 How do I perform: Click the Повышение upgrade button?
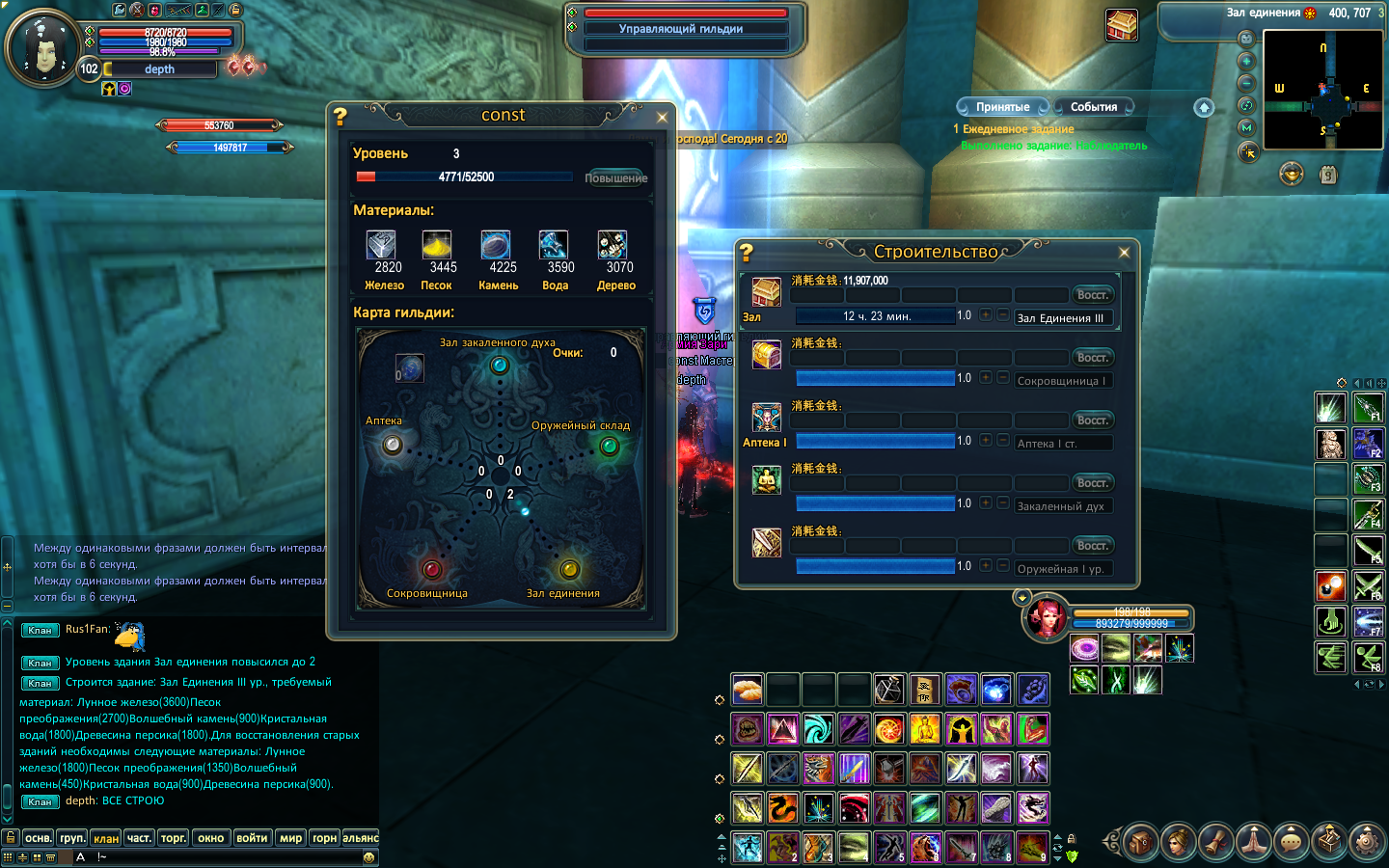tap(615, 177)
